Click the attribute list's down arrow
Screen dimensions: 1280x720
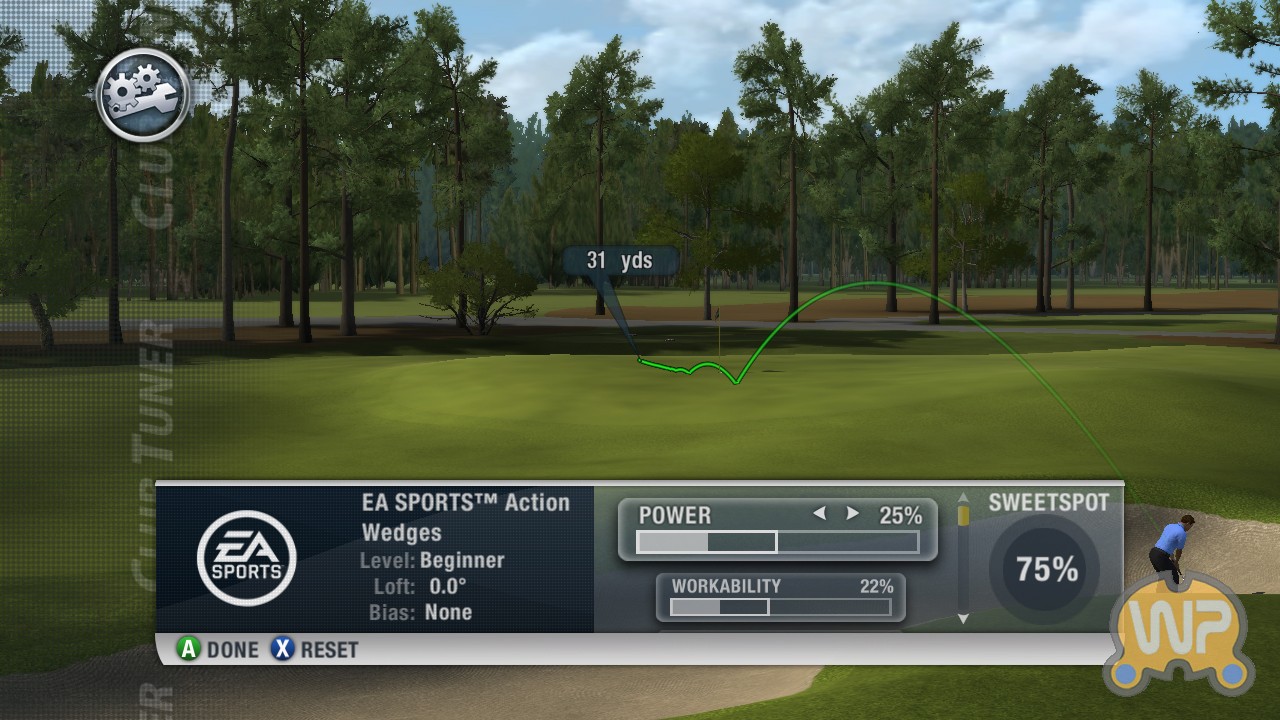pos(963,619)
